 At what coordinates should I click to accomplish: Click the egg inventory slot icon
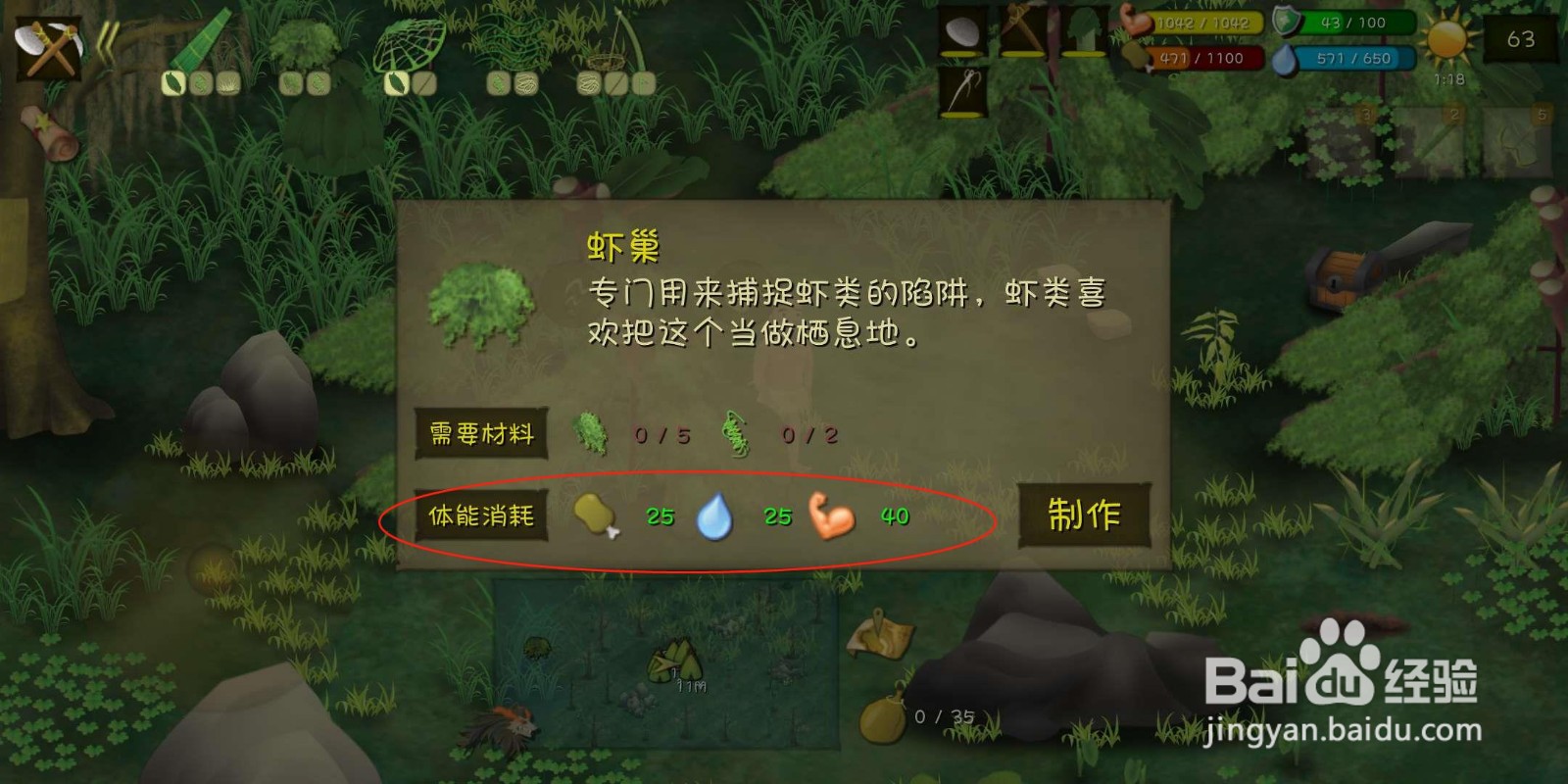963,27
